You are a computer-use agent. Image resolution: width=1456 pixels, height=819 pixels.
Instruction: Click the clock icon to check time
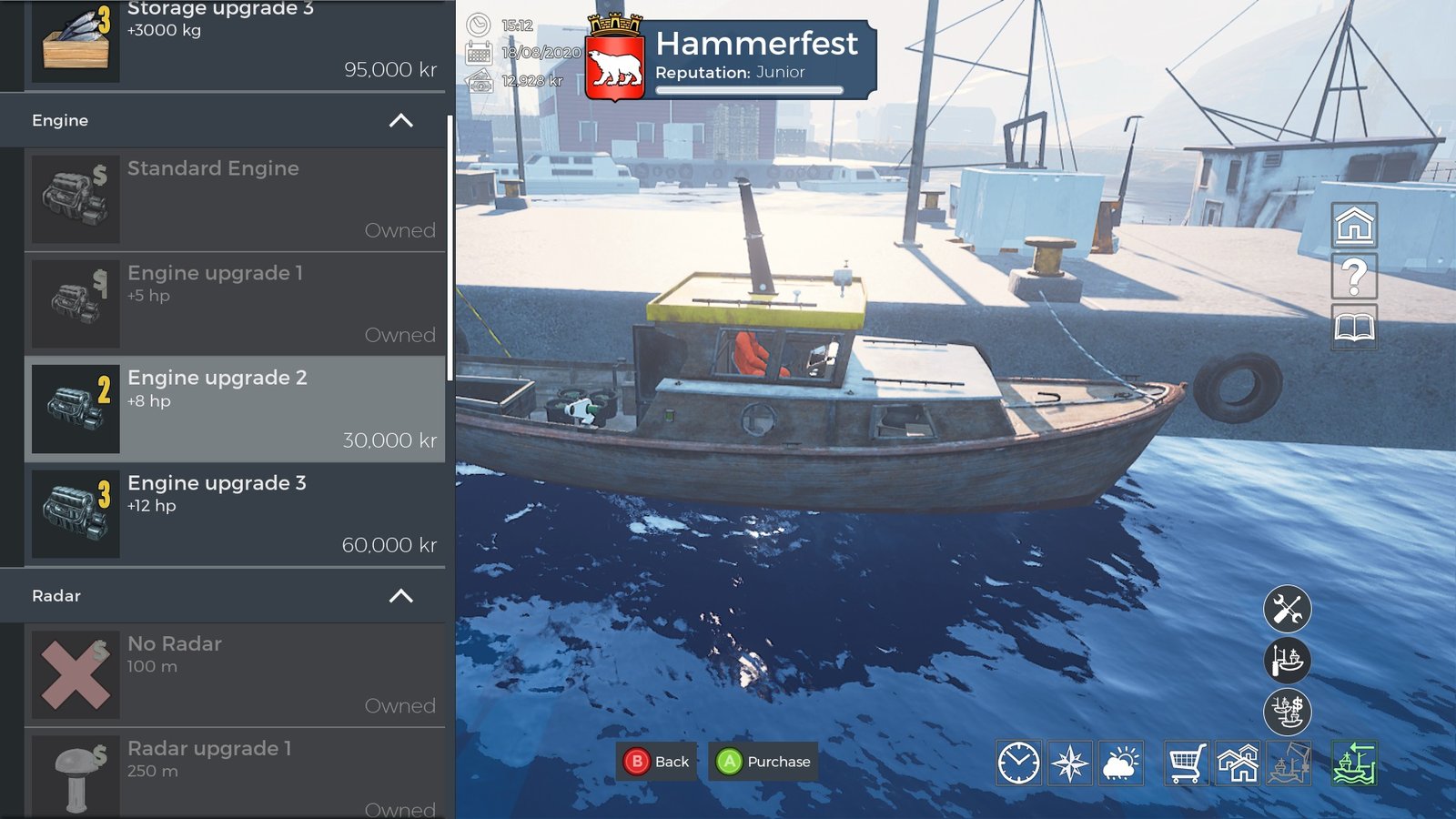click(1021, 764)
